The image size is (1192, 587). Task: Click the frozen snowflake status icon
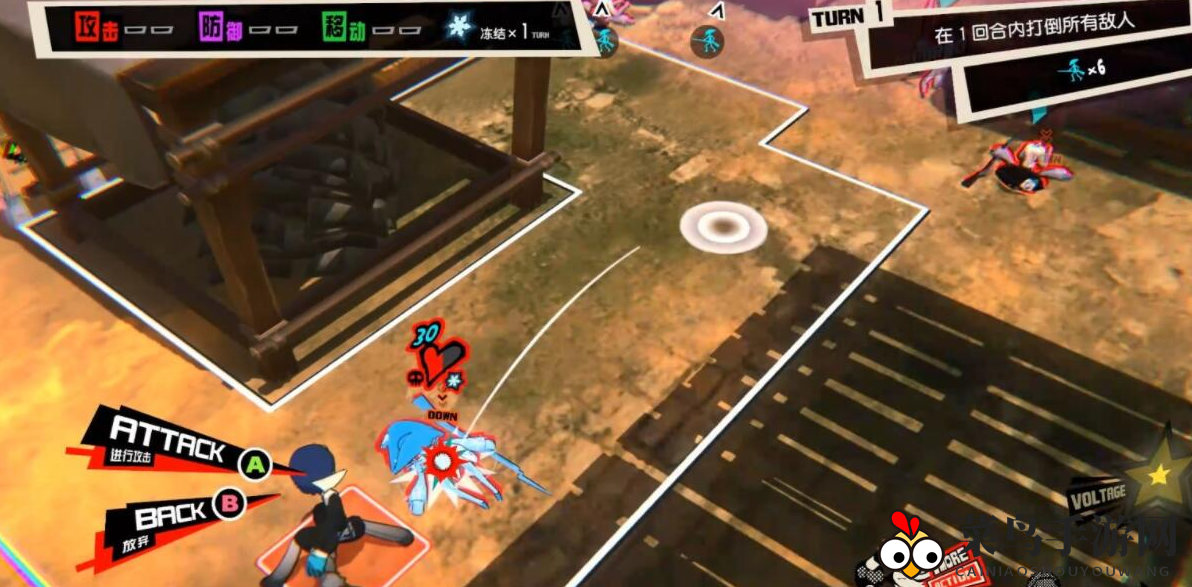pos(459,27)
